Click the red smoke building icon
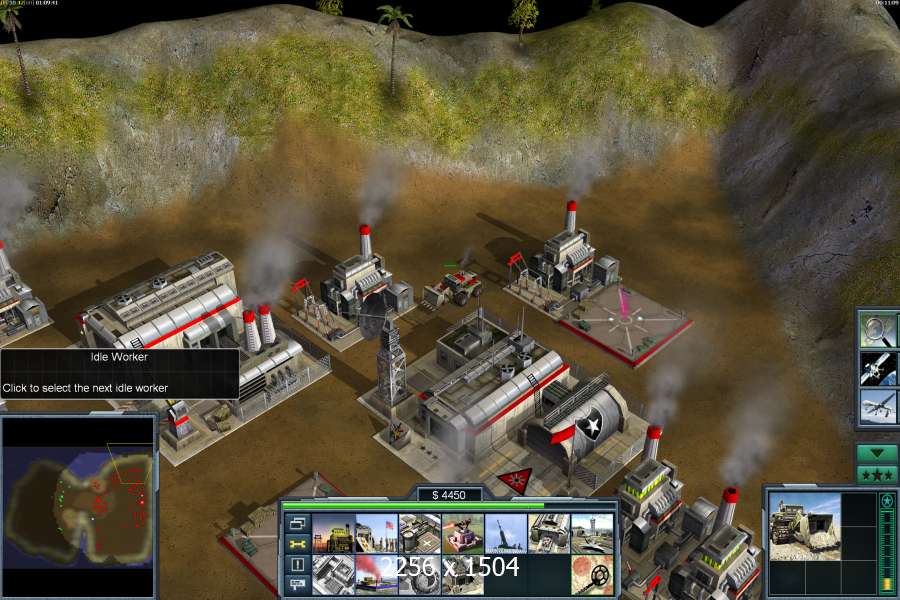 pyautogui.click(x=376, y=574)
